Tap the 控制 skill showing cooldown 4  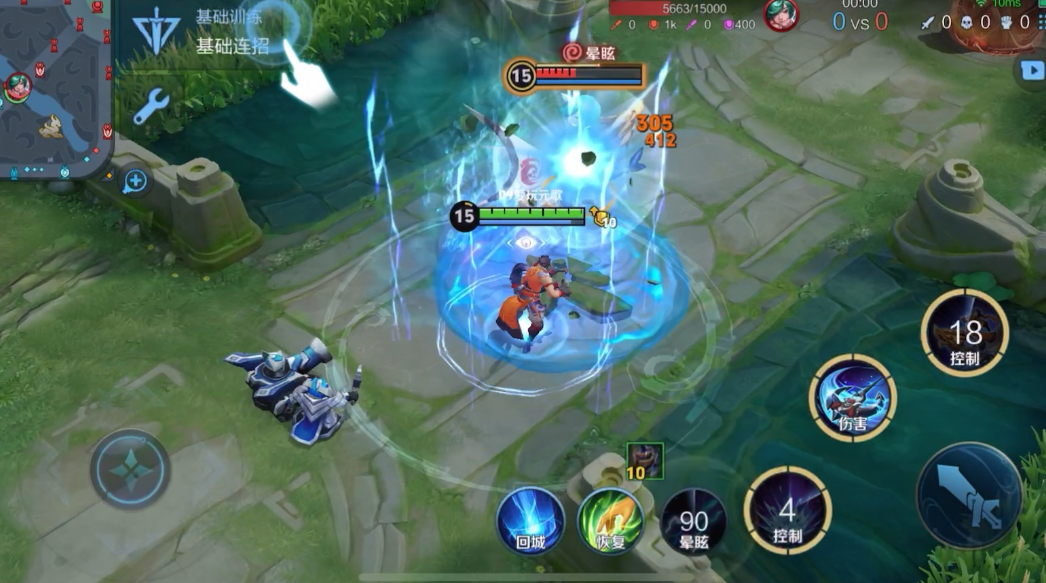click(788, 510)
